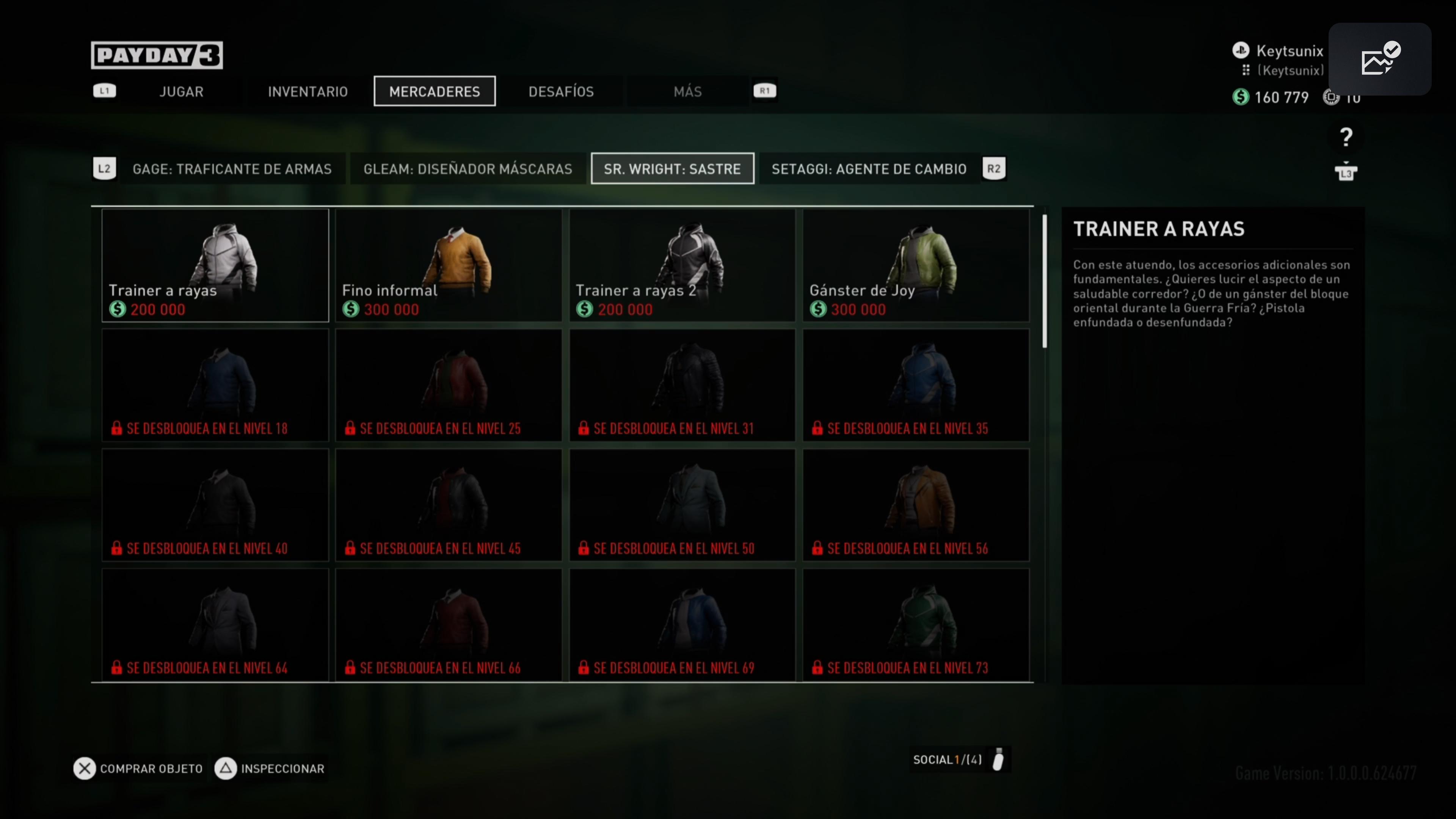The image size is (1456, 819).
Task: Open the INVENTARIO tab
Action: pyautogui.click(x=308, y=91)
